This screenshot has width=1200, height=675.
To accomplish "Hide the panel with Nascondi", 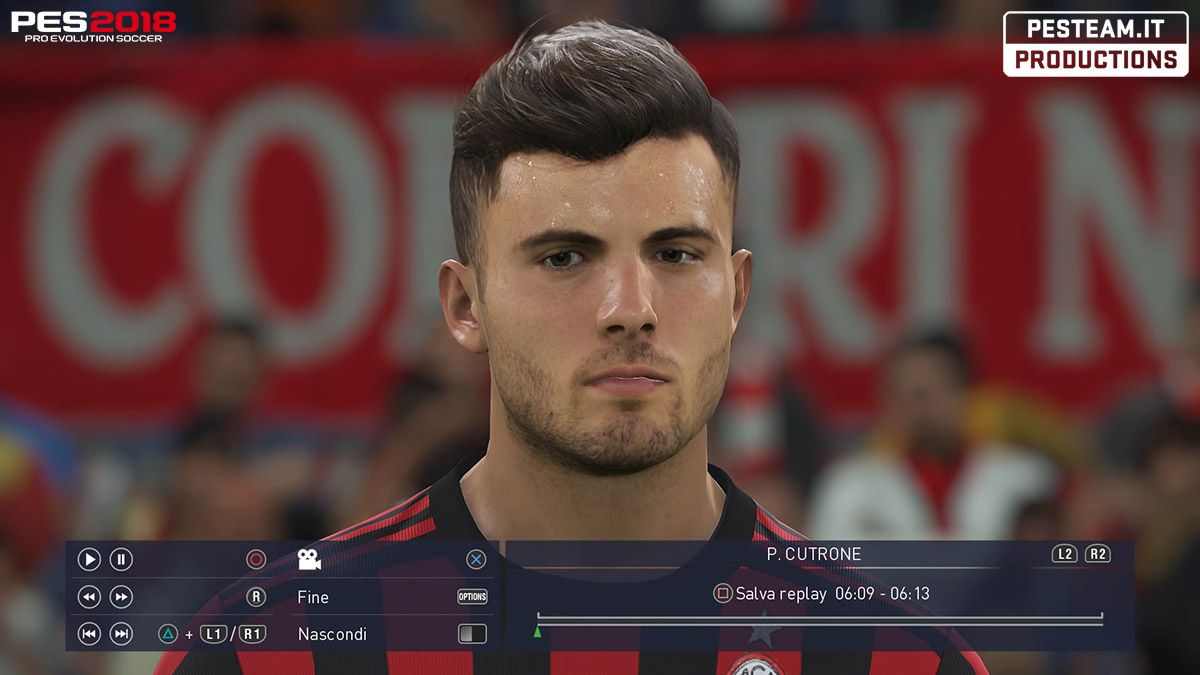I will (332, 634).
